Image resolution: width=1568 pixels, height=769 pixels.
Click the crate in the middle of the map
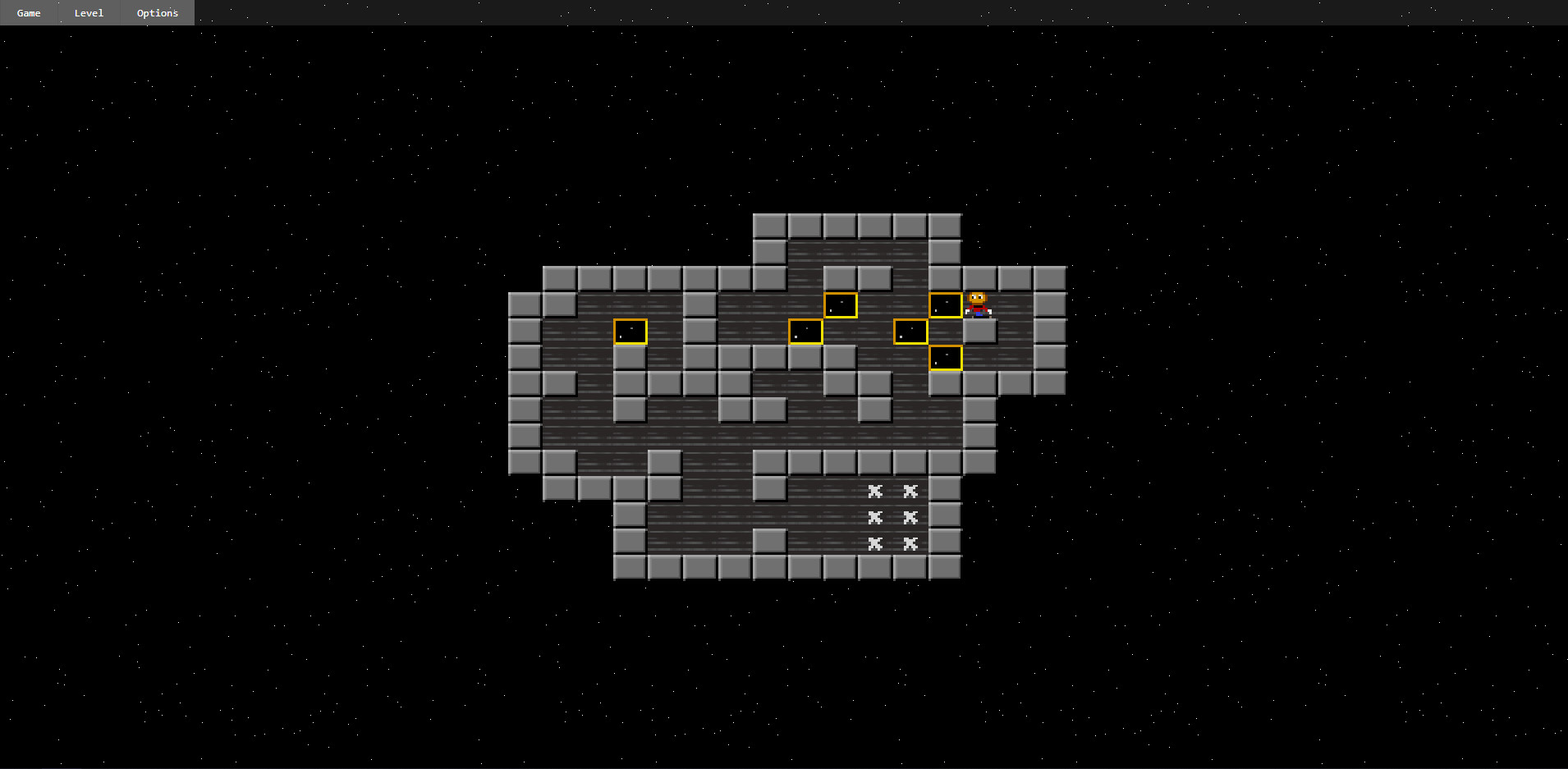pos(805,332)
